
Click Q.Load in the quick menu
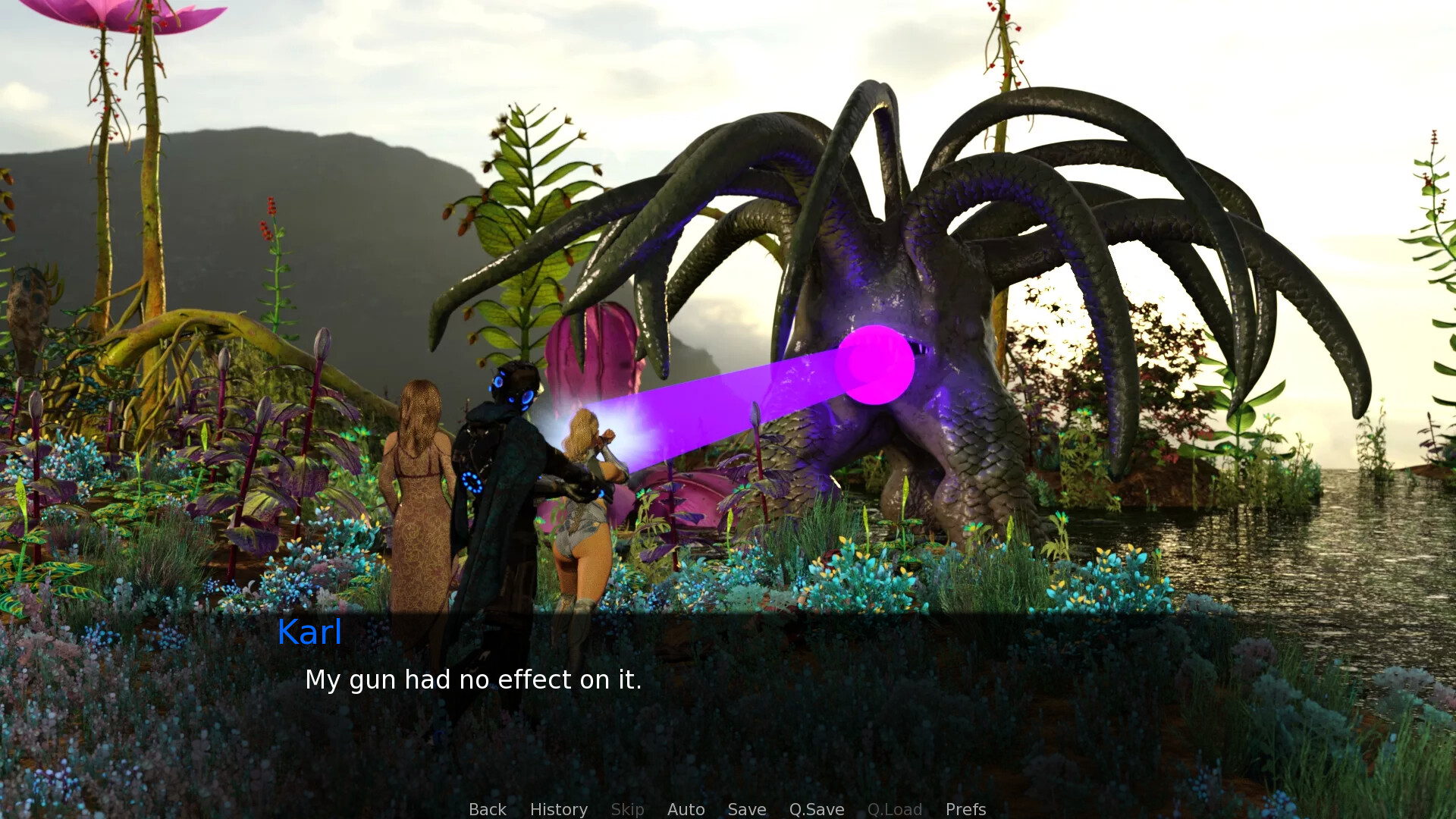tap(894, 809)
